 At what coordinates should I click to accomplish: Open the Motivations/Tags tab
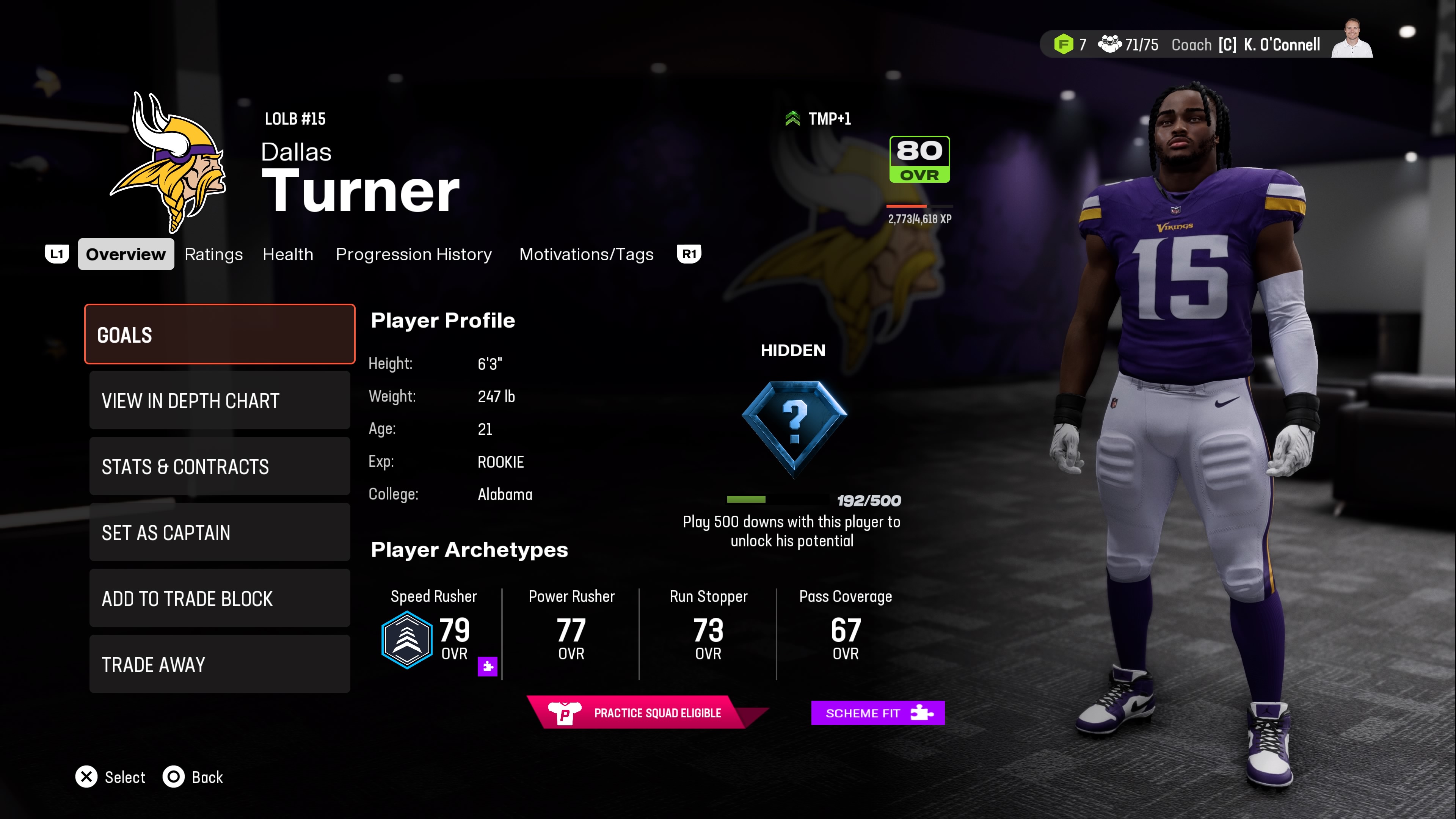[x=586, y=254]
